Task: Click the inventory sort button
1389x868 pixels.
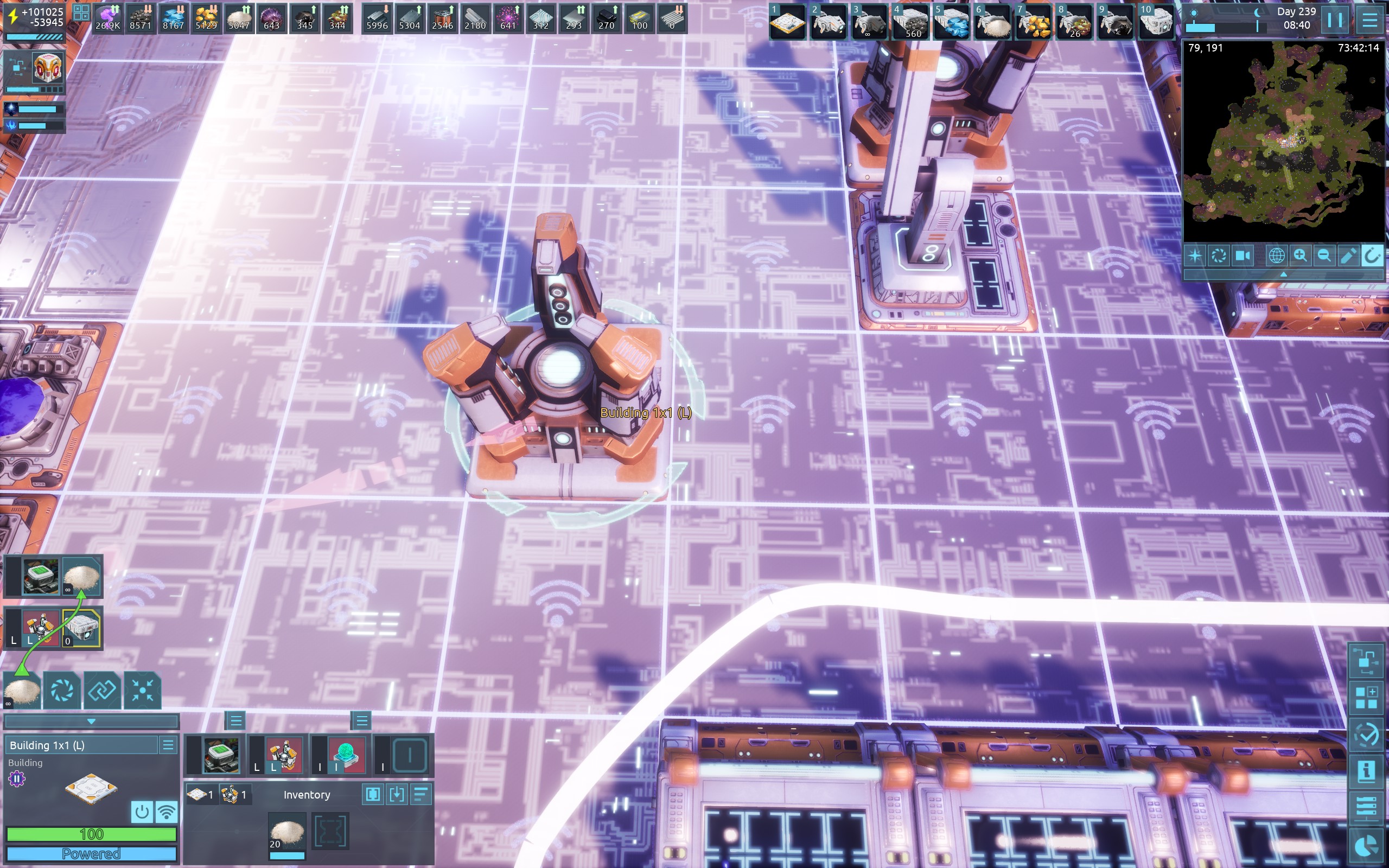Action: (421, 795)
